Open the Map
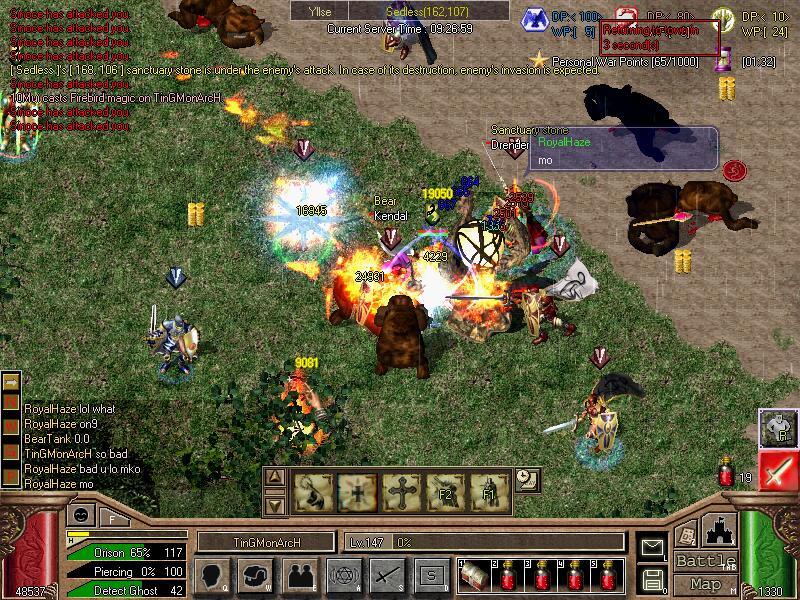Image resolution: width=800 pixels, height=600 pixels. [x=706, y=584]
